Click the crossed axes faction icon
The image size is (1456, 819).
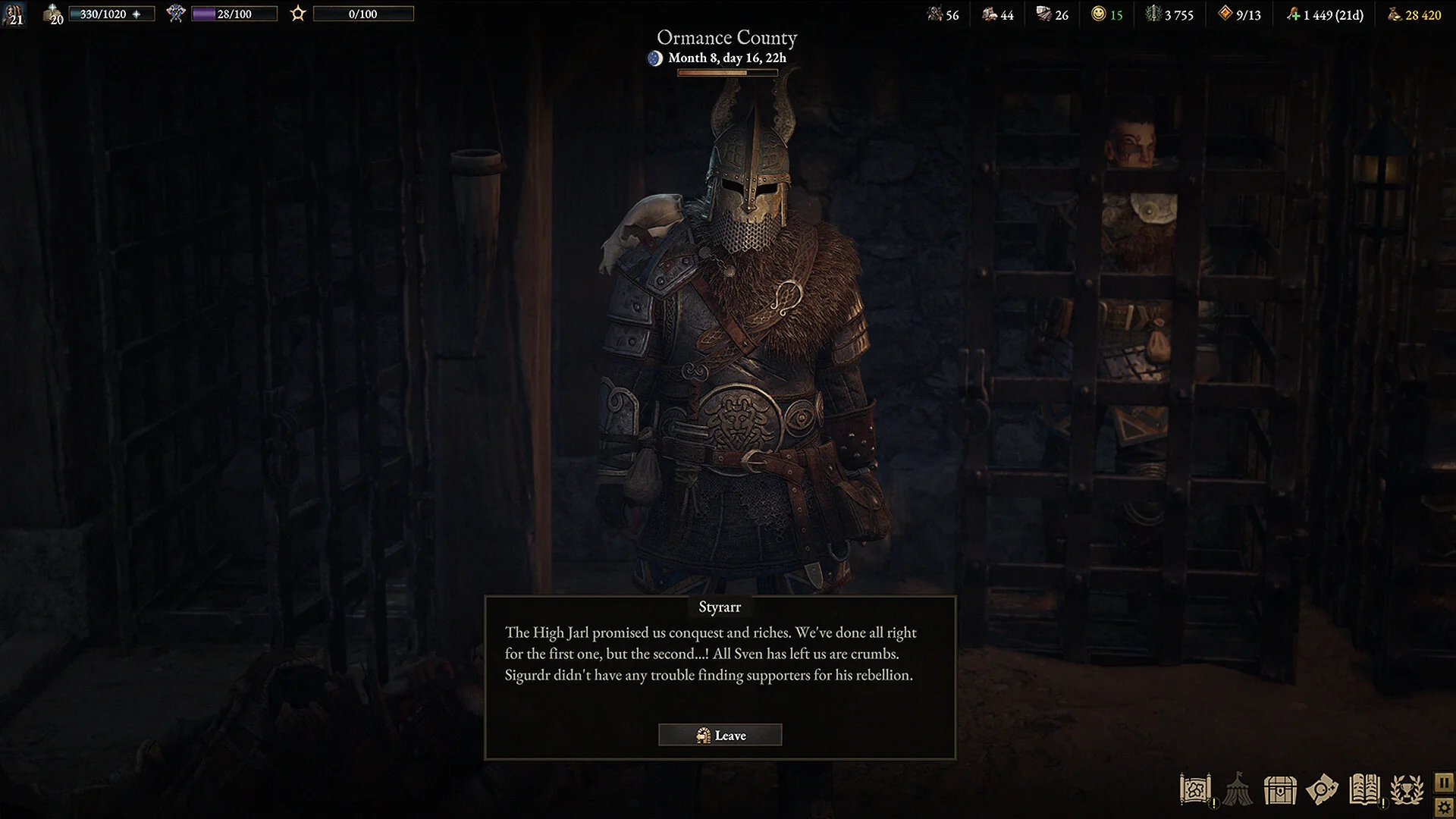(x=176, y=14)
